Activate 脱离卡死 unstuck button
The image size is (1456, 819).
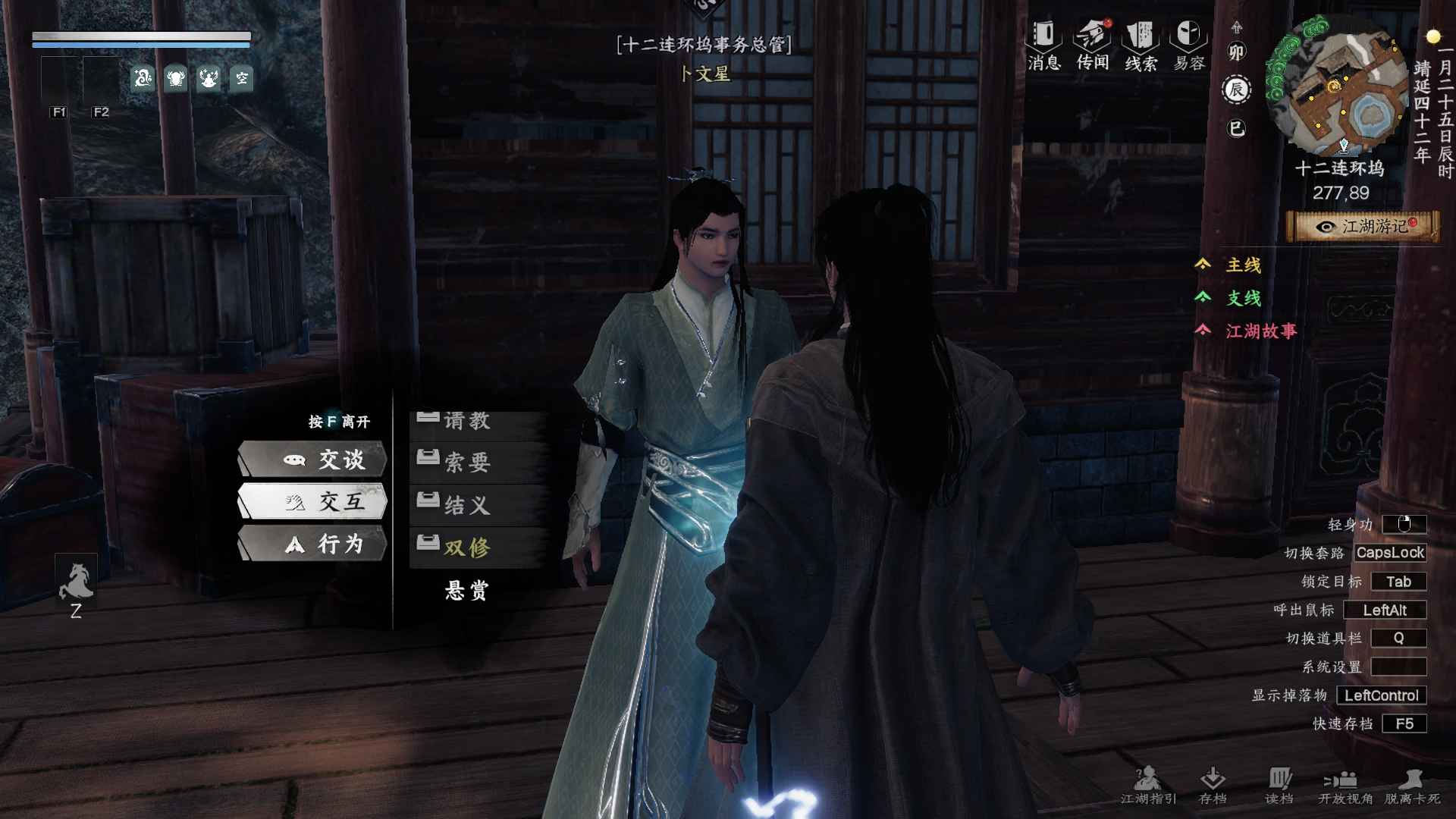1412,785
